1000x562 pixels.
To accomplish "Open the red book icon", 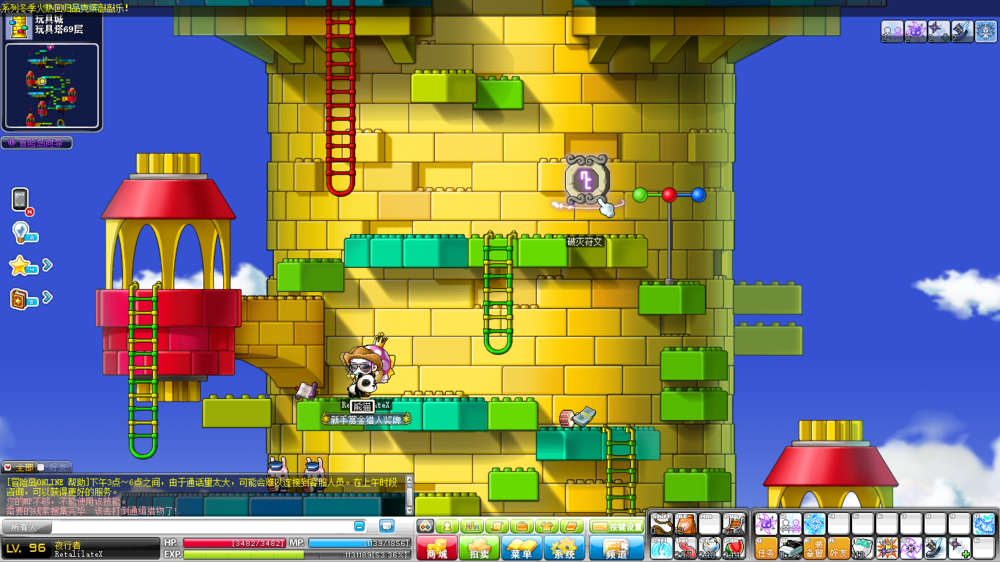I will (x=20, y=298).
